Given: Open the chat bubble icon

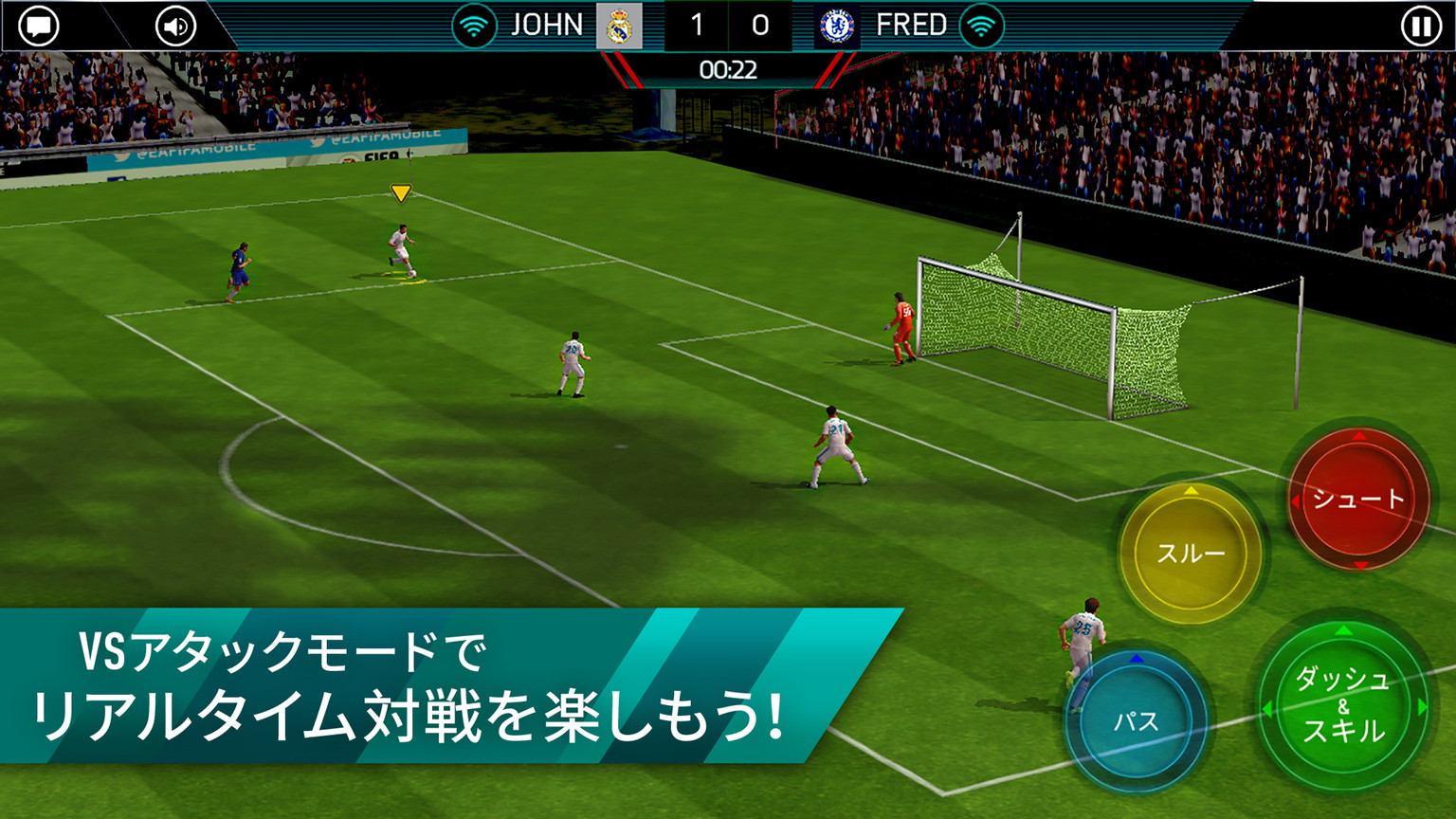Looking at the screenshot, I should coord(39,26).
